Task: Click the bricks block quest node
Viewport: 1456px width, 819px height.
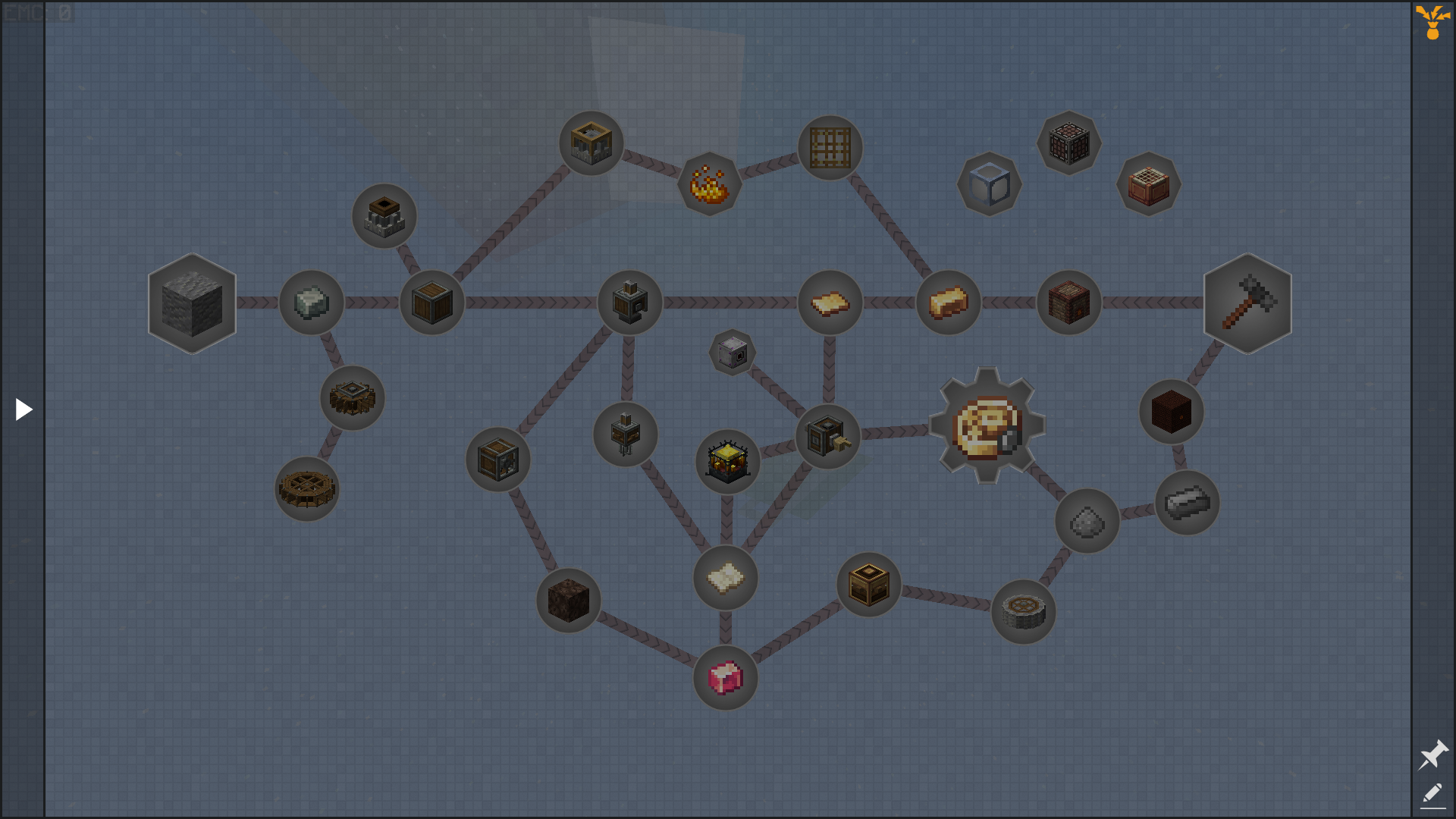Action: coord(1068,302)
